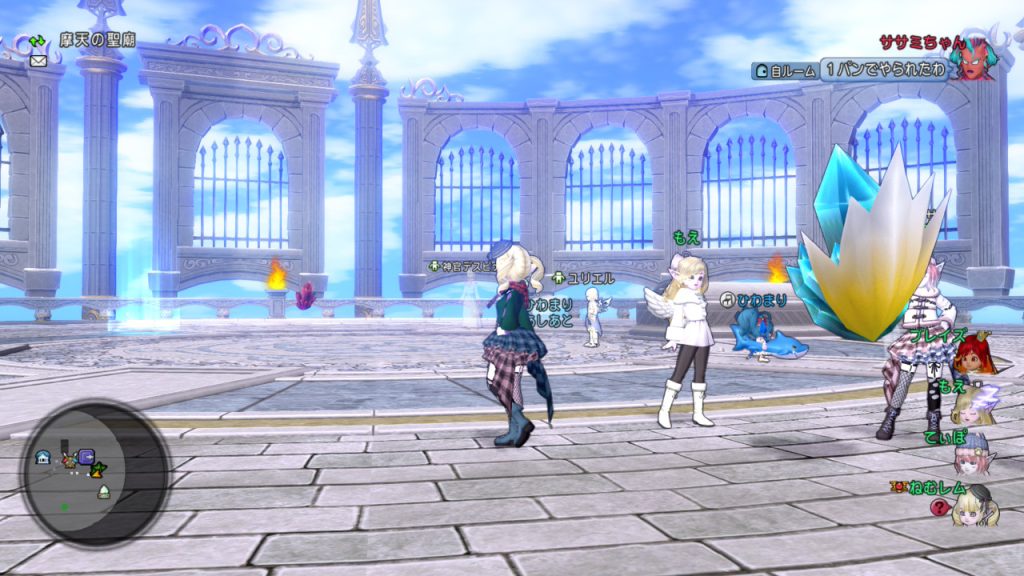
Task: Select party member もえ's sleeping portrait
Action: click(973, 404)
